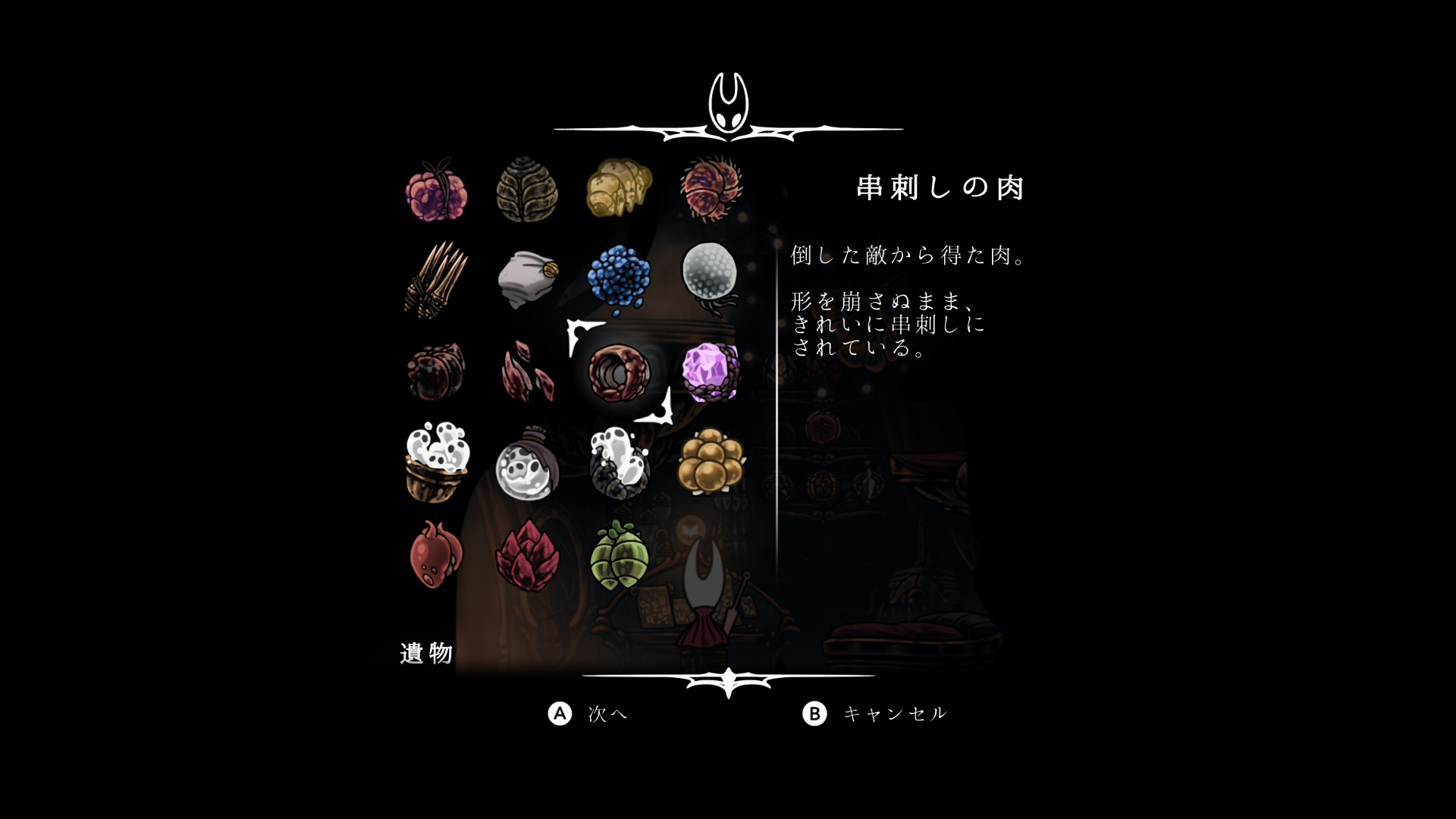This screenshot has height=819, width=1456.
Task: Pick the blue berry cluster item
Action: [619, 280]
